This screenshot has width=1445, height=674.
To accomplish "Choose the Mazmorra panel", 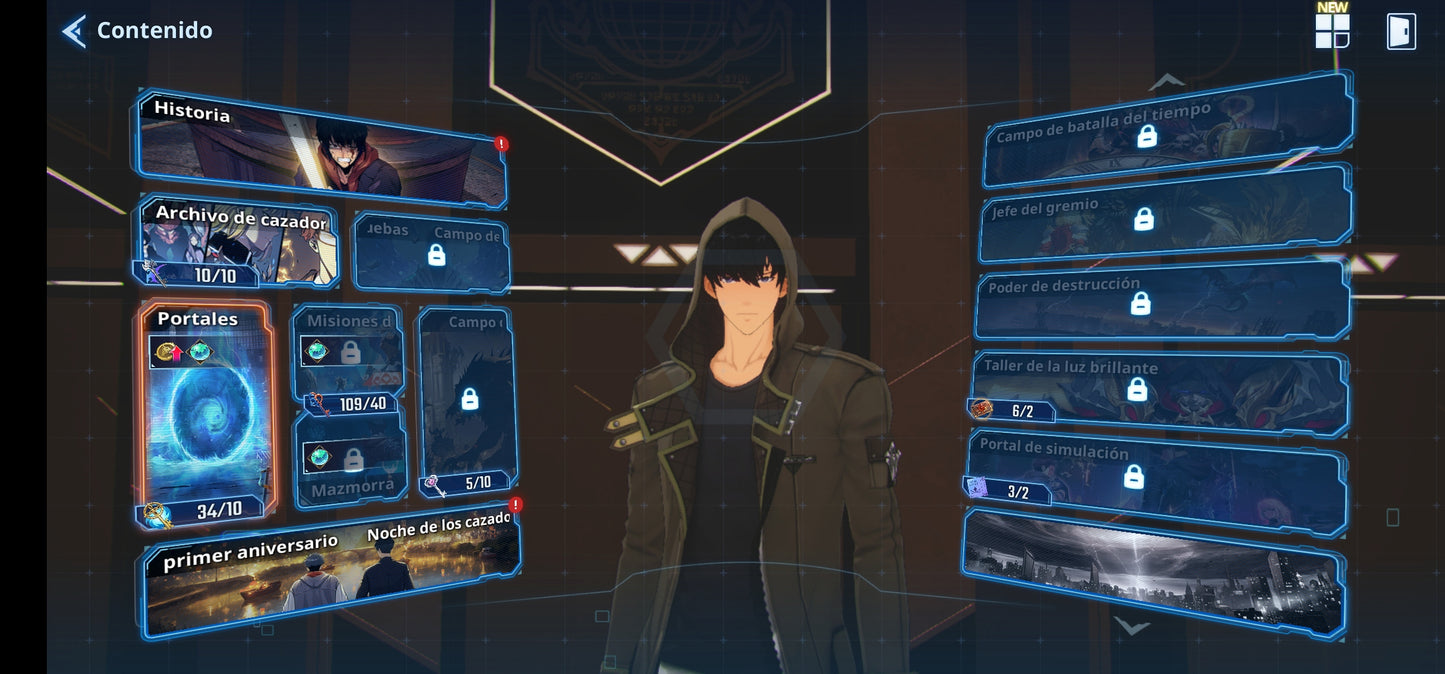I will tap(350, 460).
